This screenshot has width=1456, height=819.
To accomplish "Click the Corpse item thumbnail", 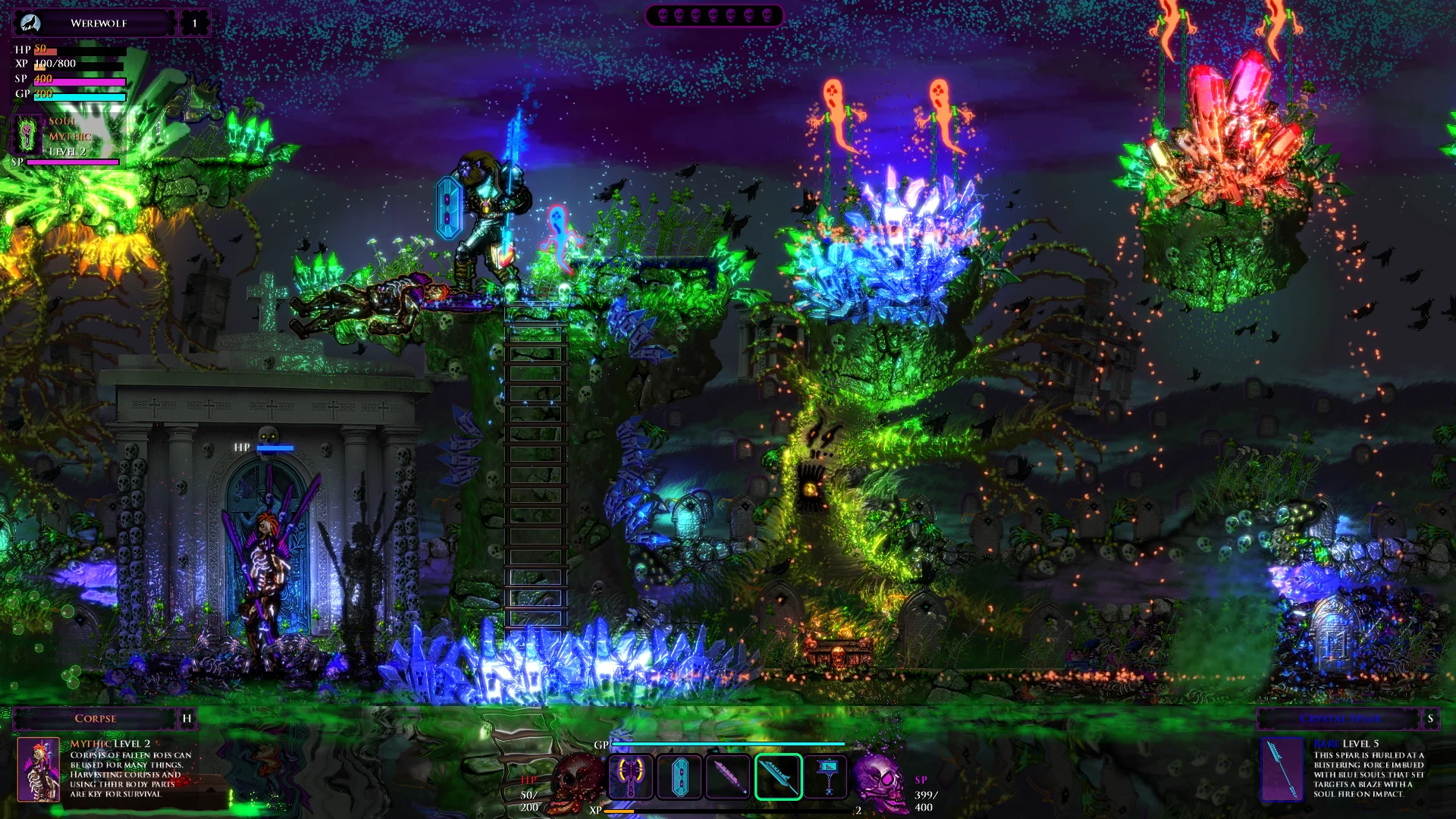I will tap(38, 769).
